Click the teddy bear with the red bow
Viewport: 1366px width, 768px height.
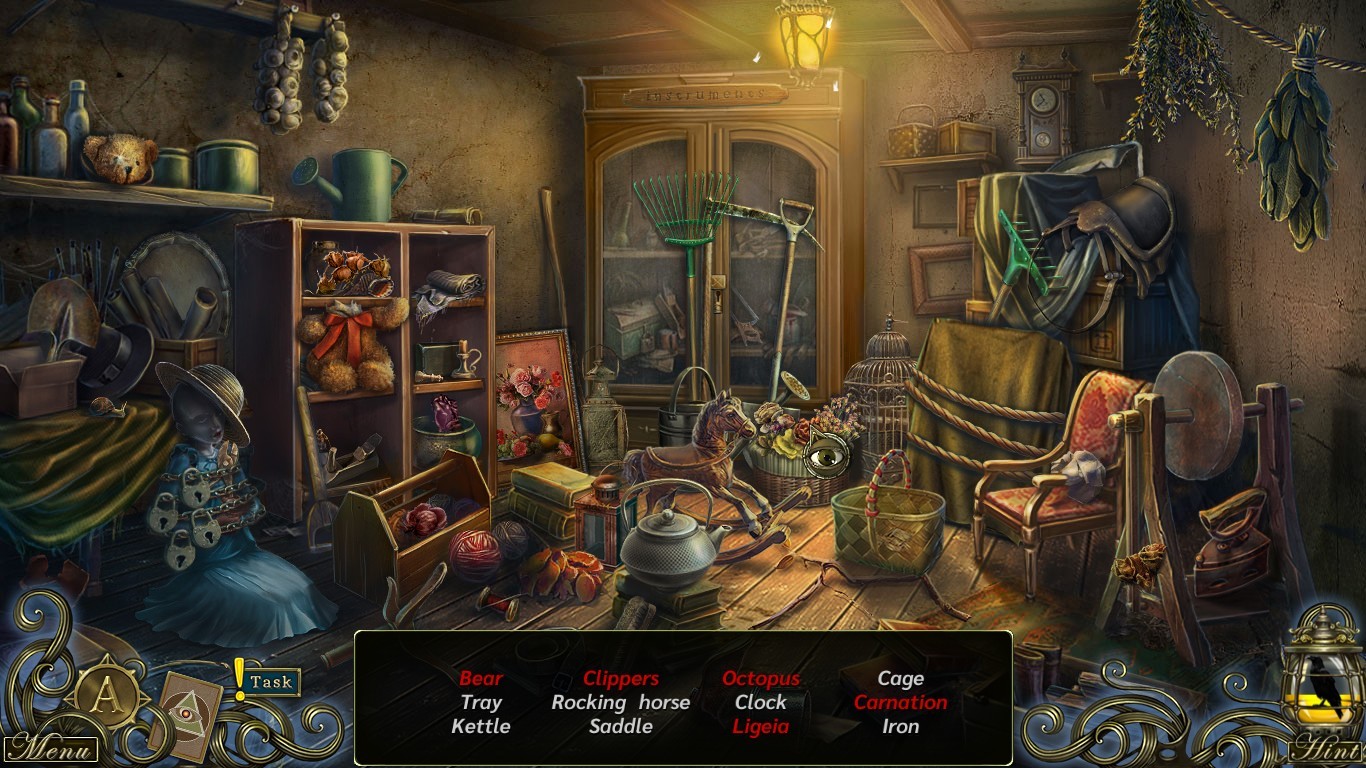(348, 340)
